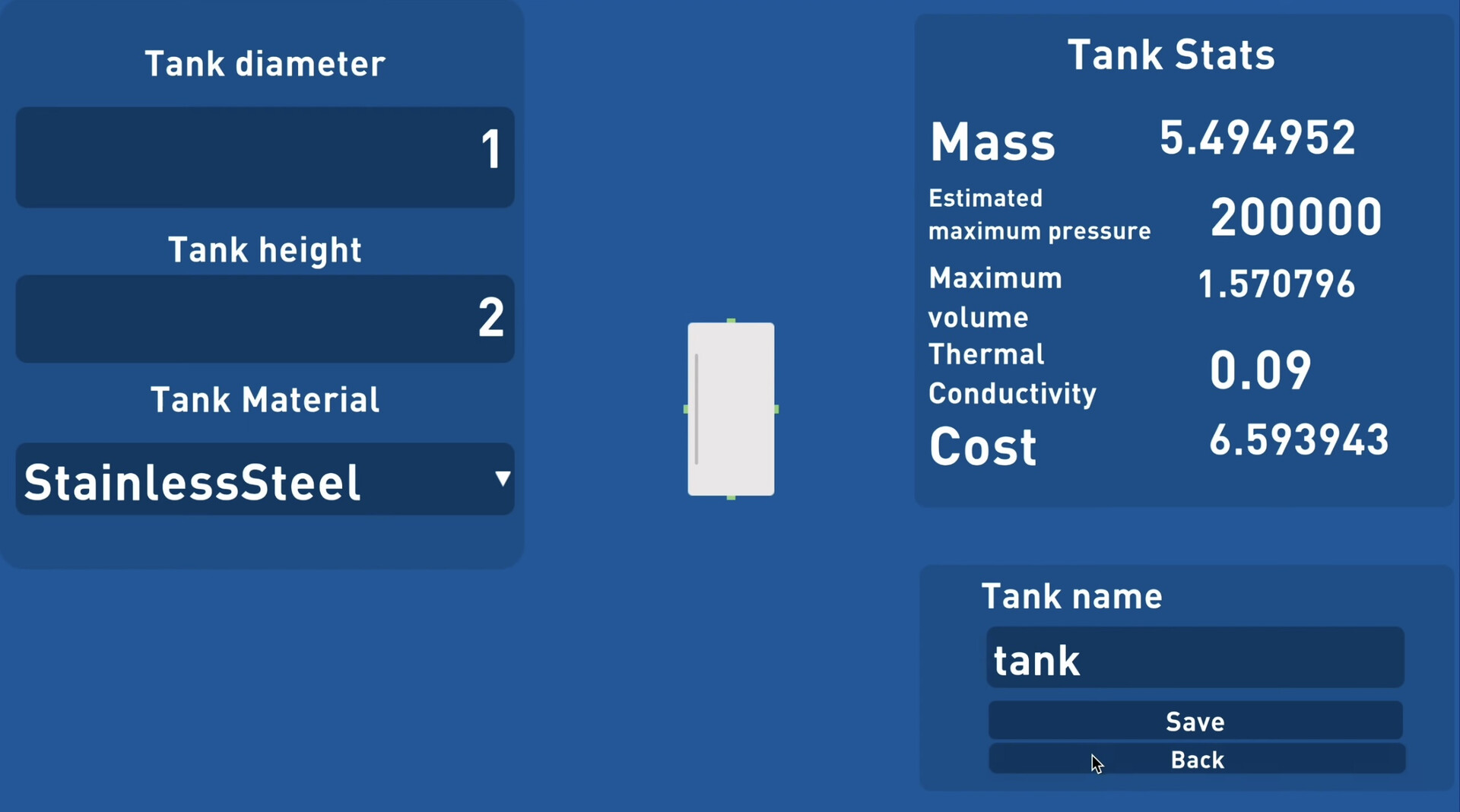
Task: Click the Tank height input field
Action: click(x=264, y=319)
